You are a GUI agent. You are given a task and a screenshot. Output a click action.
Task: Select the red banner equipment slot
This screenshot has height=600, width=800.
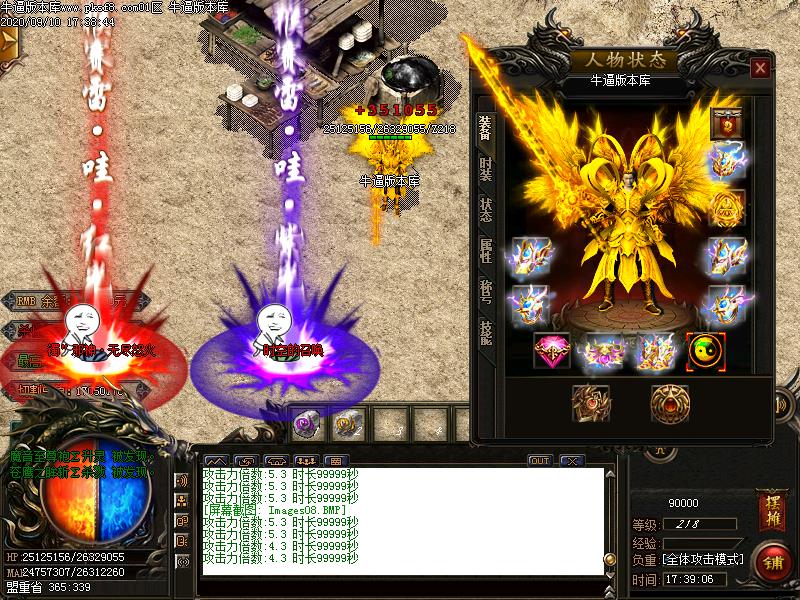[x=726, y=123]
